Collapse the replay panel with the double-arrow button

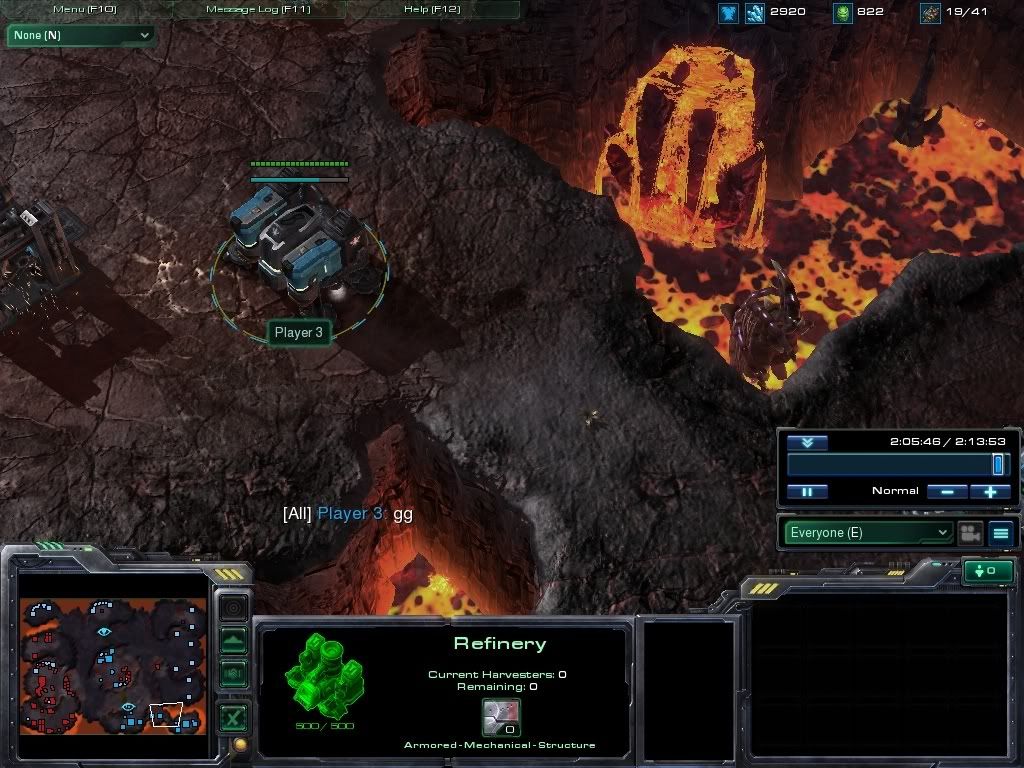click(x=807, y=442)
